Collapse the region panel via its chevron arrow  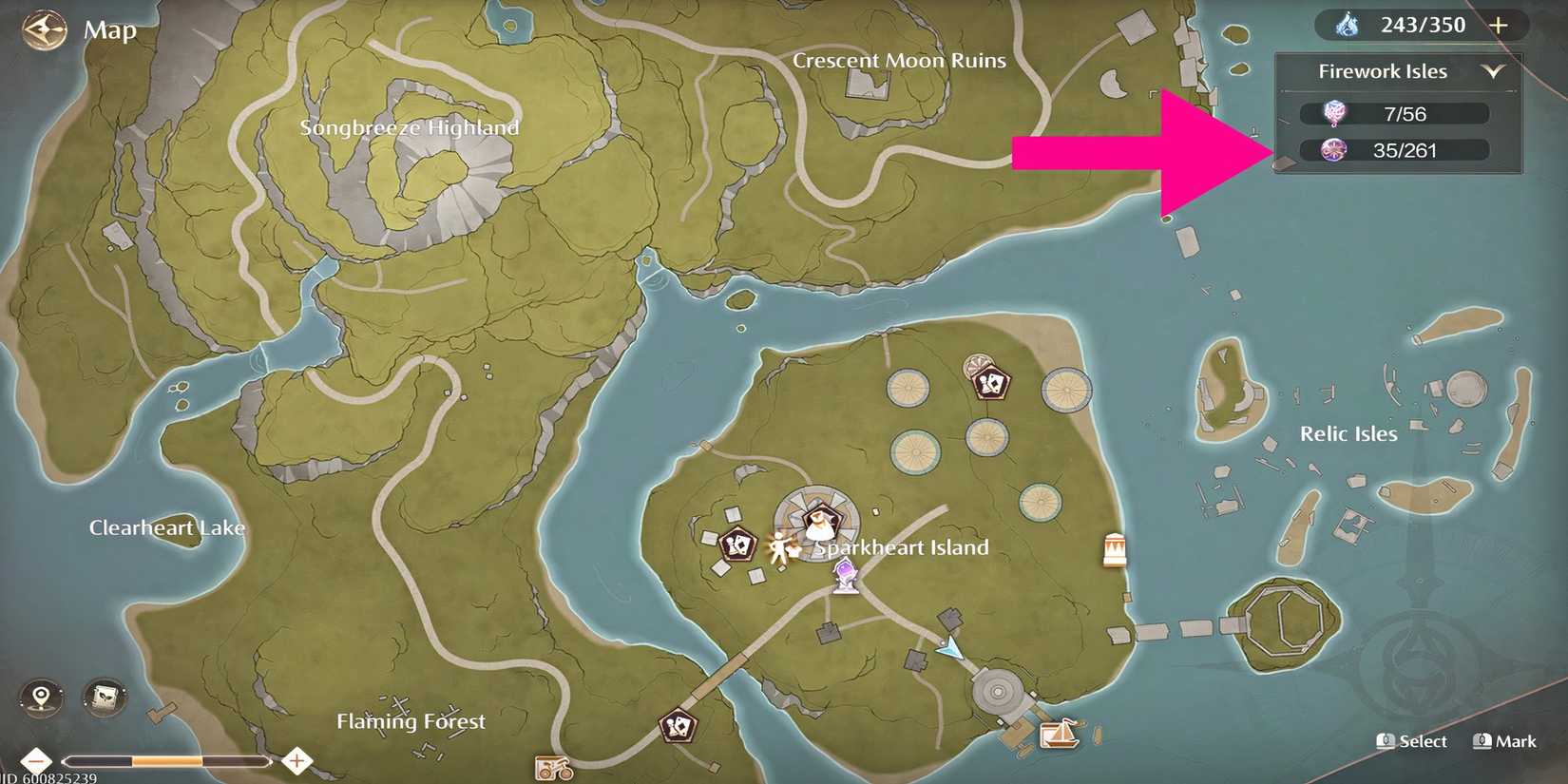tap(1495, 70)
